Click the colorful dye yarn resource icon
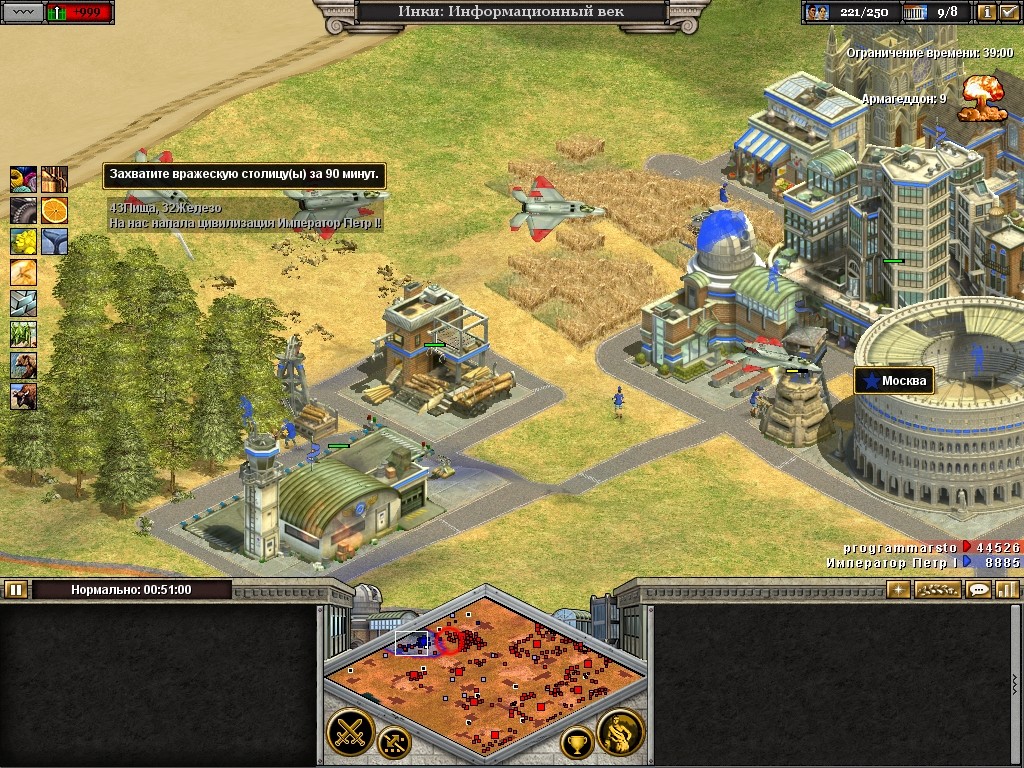The height and width of the screenshot is (768, 1024). click(23, 179)
